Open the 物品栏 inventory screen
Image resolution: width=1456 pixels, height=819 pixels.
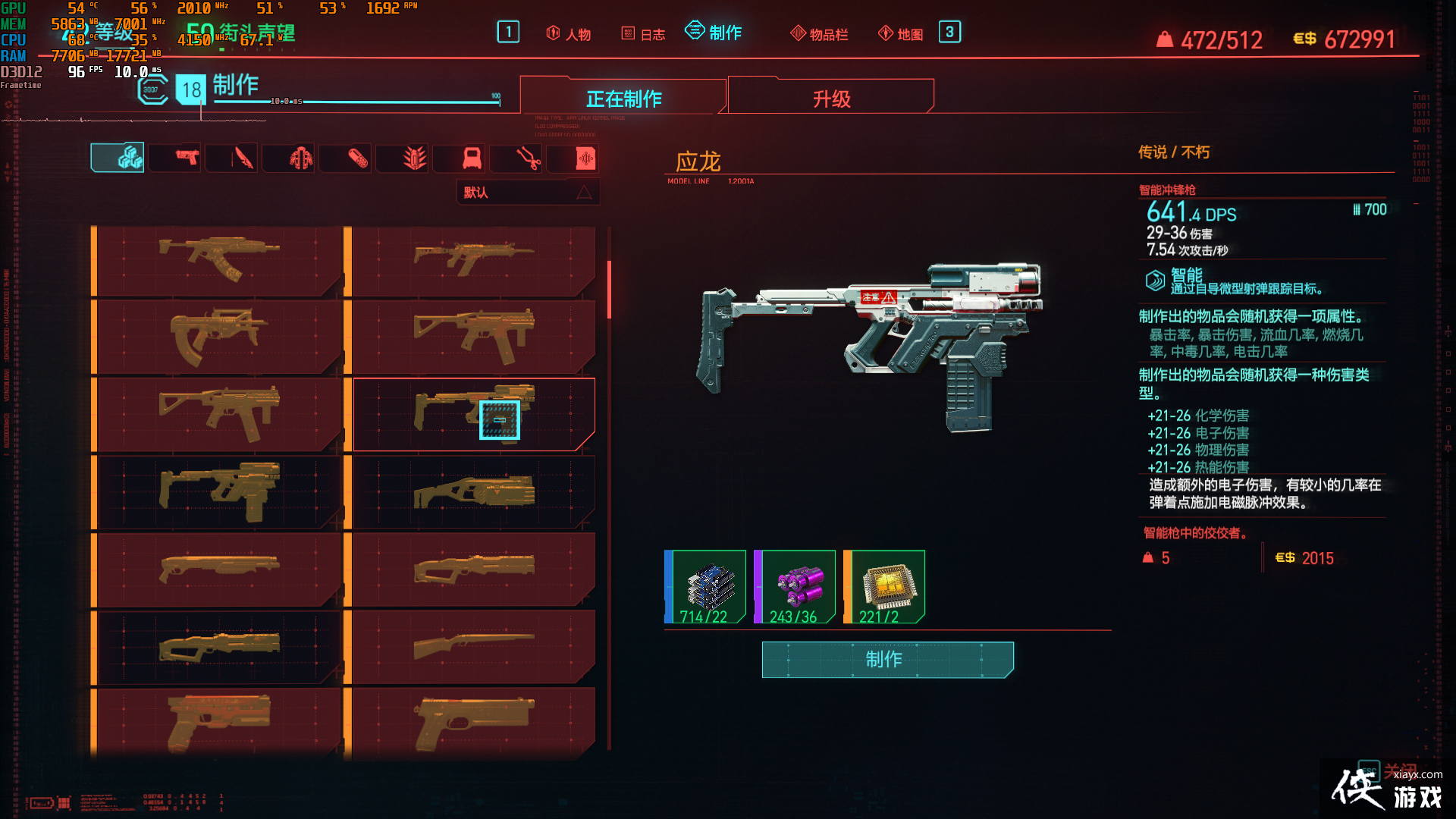coord(819,33)
